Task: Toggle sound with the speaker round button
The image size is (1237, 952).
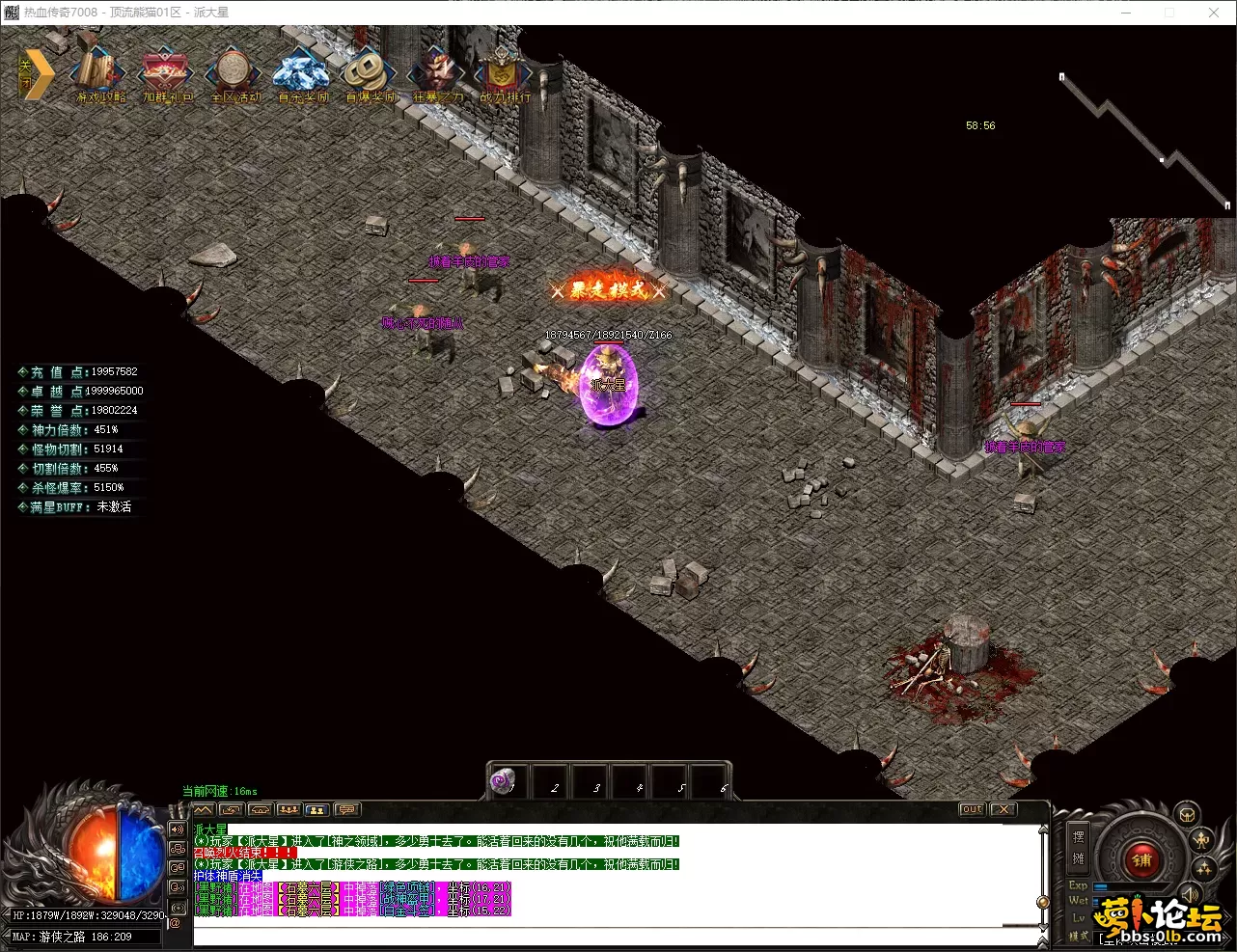Action: click(1191, 893)
